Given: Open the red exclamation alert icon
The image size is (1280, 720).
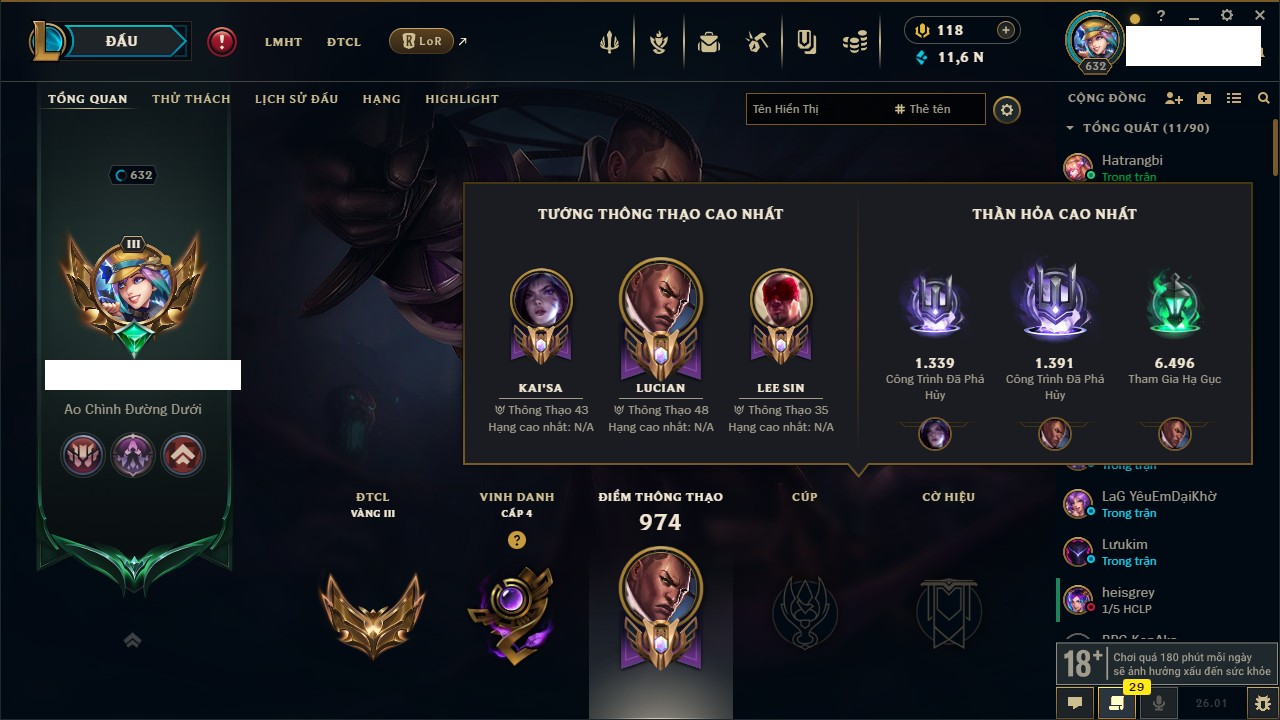Looking at the screenshot, I should (222, 41).
